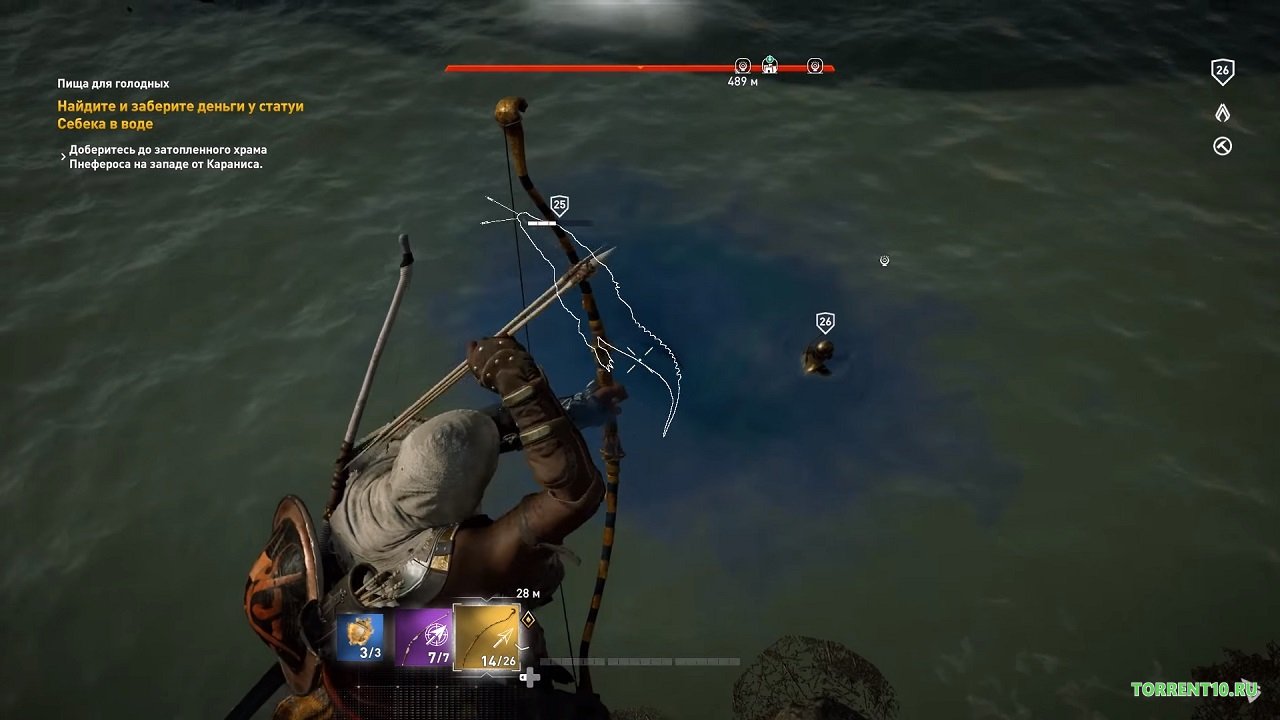Viewport: 1280px width, 720px height.
Task: Select the level 25 enemy marker
Action: [559, 206]
